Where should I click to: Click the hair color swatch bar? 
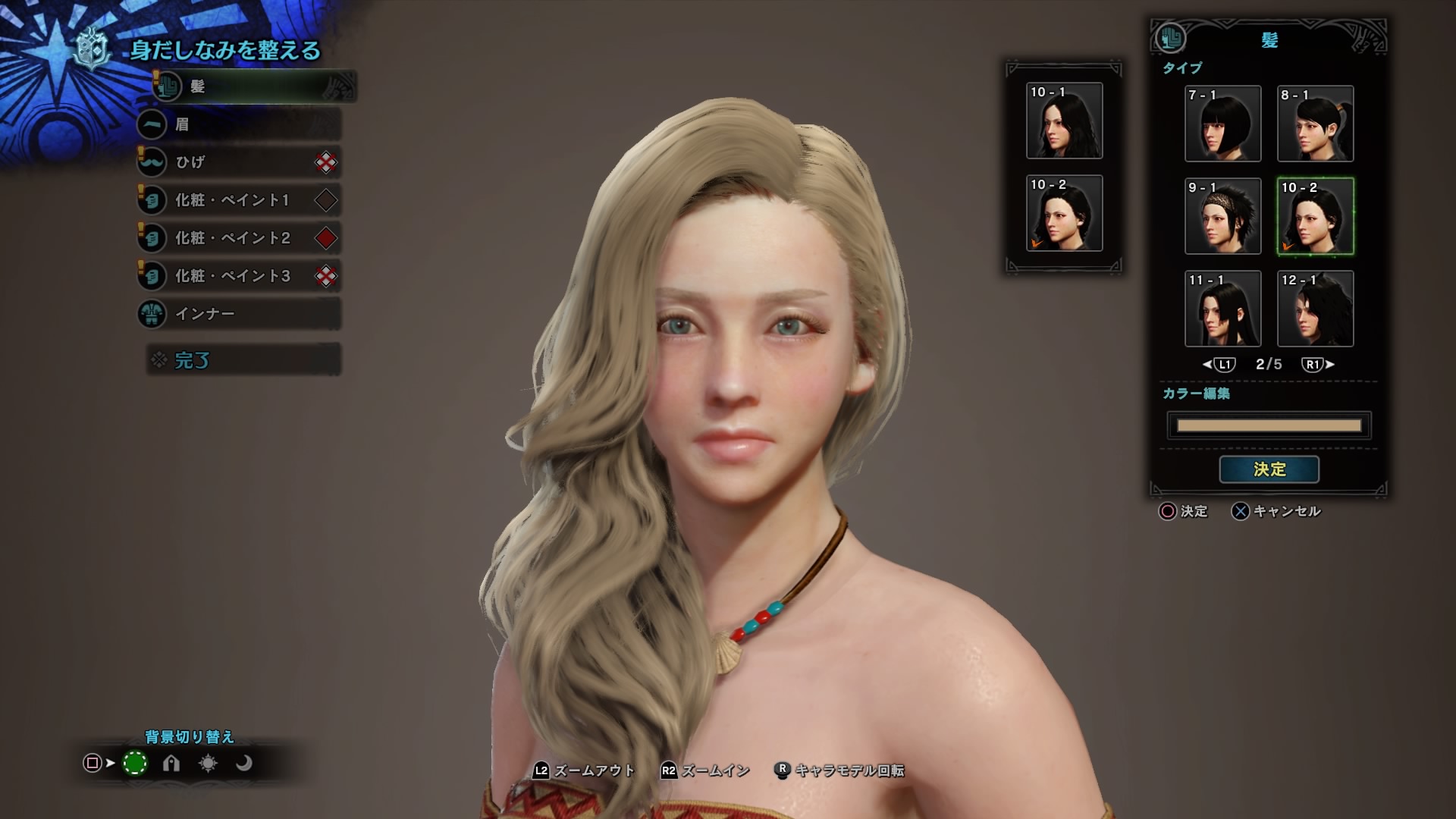(1269, 425)
